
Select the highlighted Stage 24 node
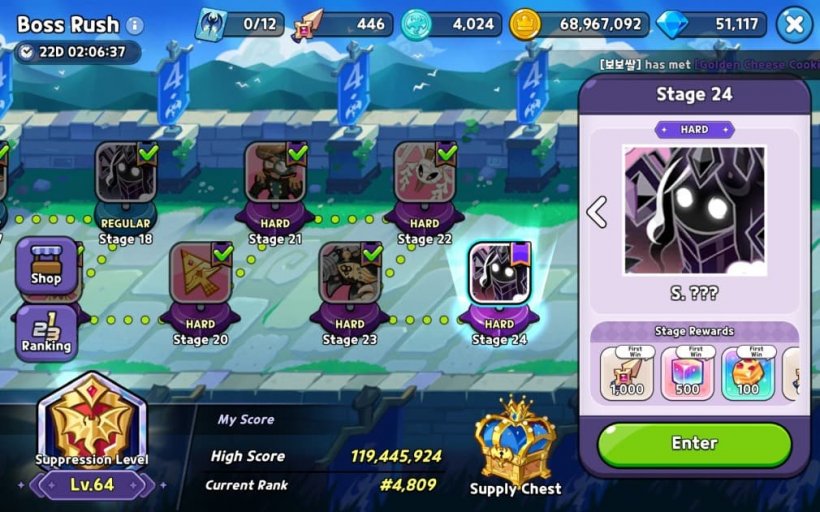(x=499, y=275)
